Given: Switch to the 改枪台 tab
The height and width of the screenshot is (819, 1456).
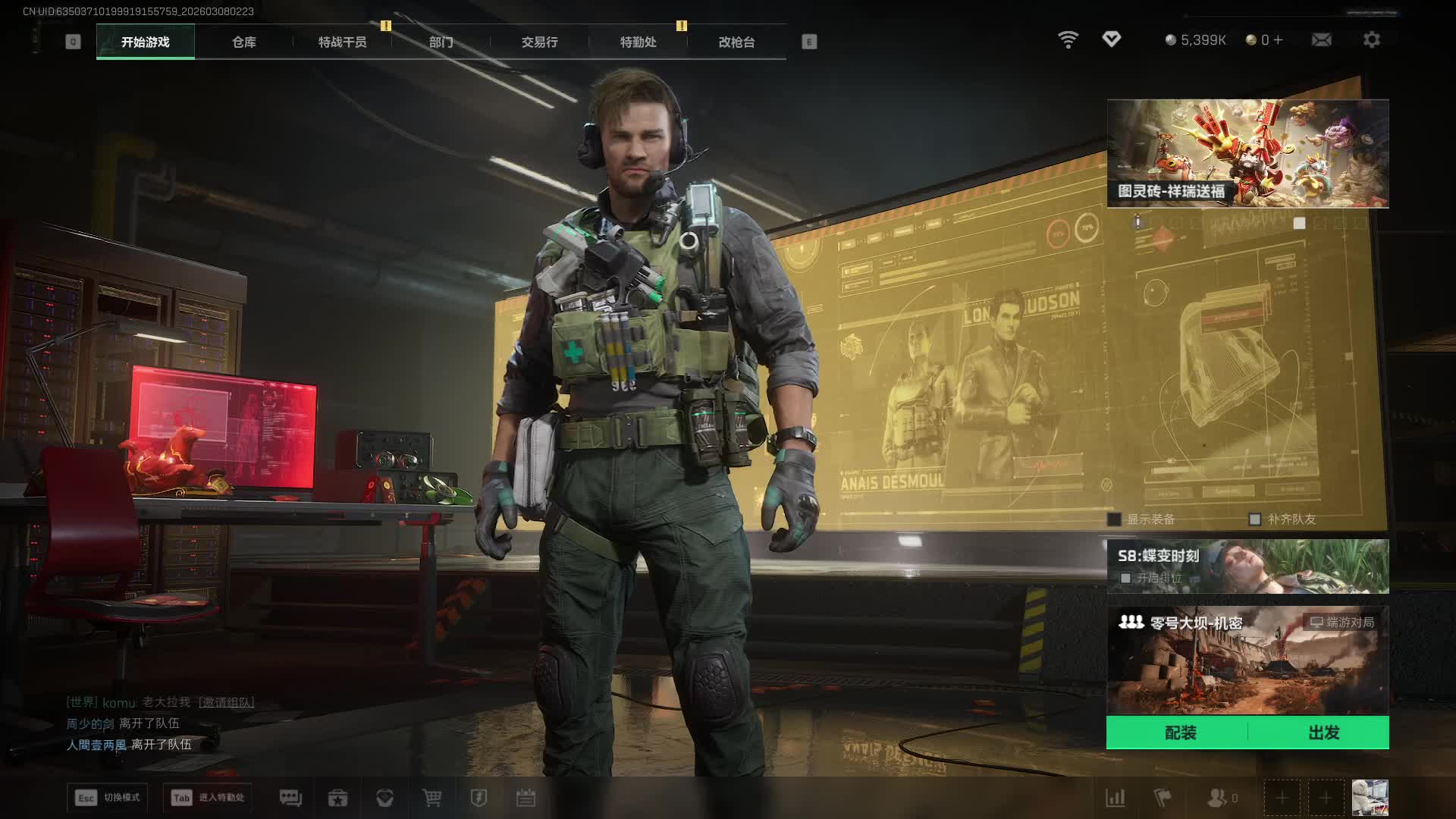Looking at the screenshot, I should 736,42.
